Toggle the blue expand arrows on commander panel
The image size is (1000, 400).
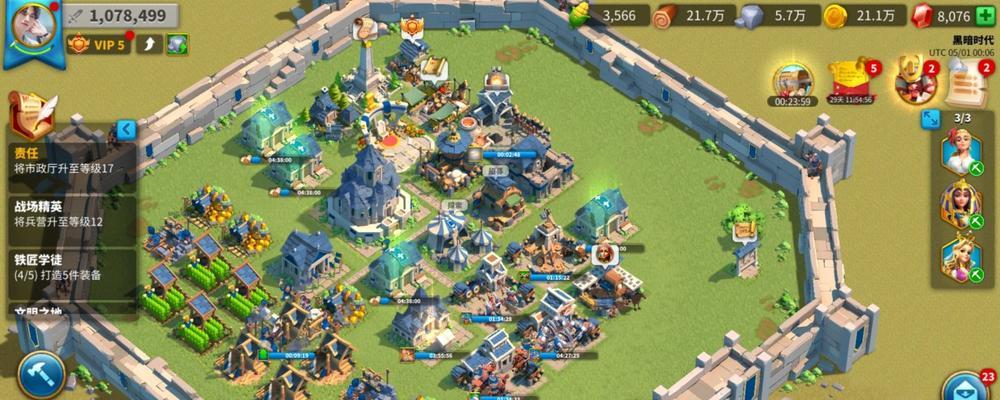[x=930, y=119]
